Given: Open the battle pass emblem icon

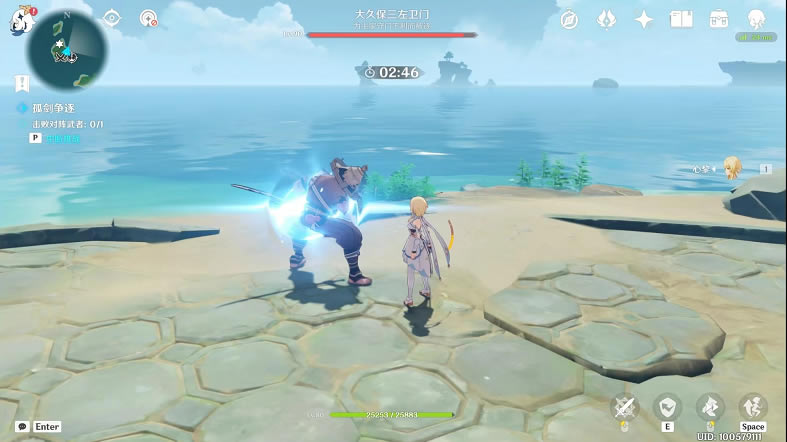Looking at the screenshot, I should 606,20.
